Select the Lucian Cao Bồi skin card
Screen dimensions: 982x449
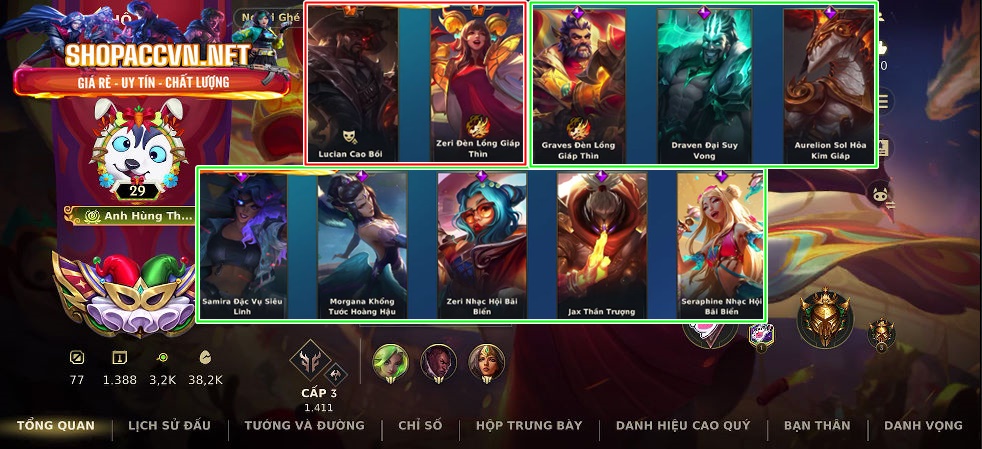coord(352,85)
